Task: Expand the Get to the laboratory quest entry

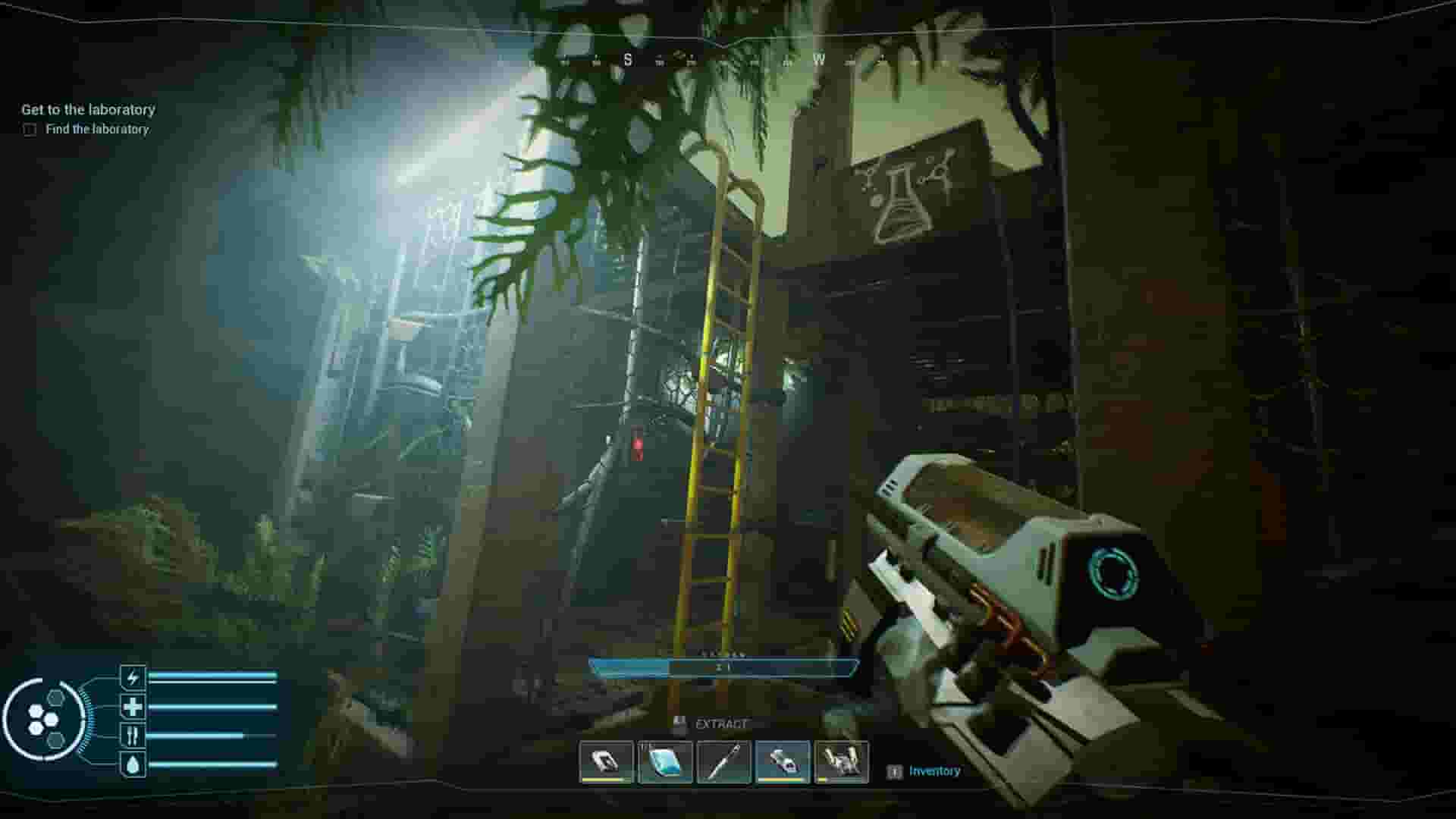Action: (x=87, y=109)
